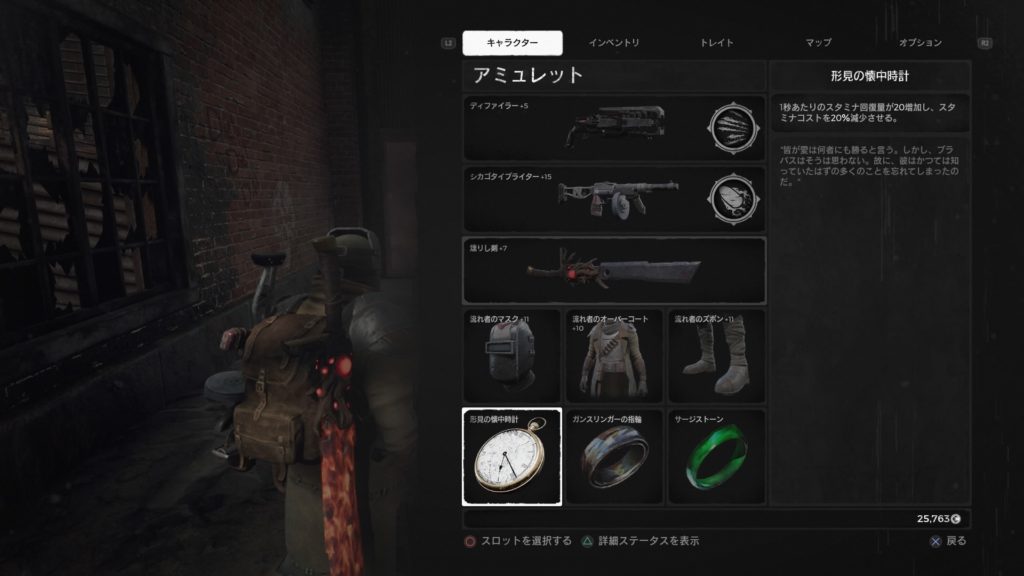1024x576 pixels.
Task: Switch to the キャラクター tab
Action: point(512,43)
